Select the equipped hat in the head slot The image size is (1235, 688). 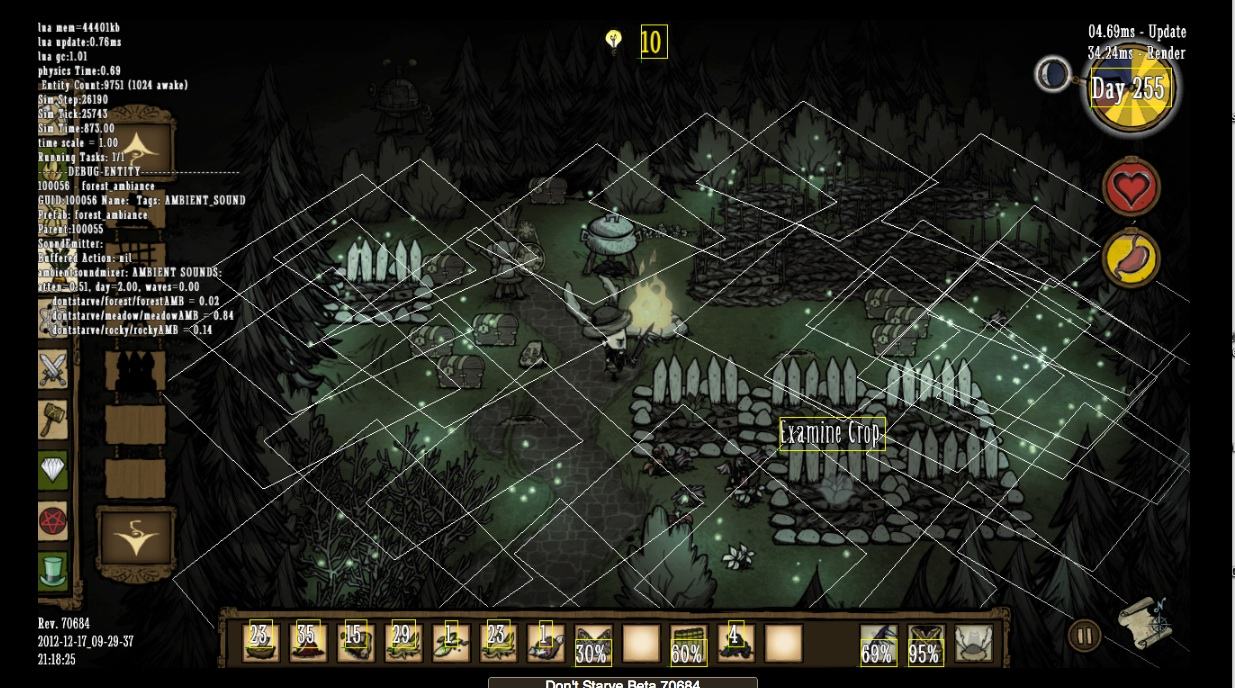pos(973,643)
